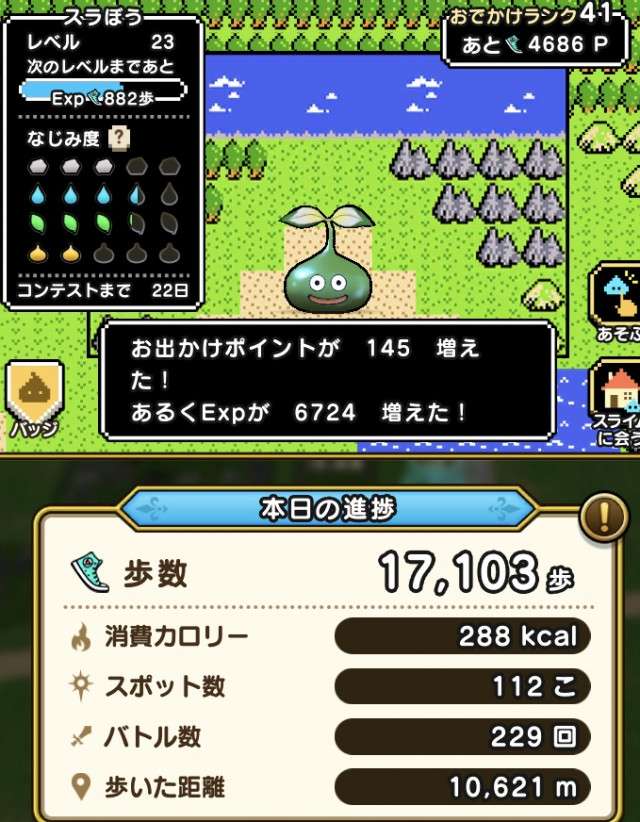Open the バッジ badge menu
Viewport: 640px width, 822px height.
[36, 397]
